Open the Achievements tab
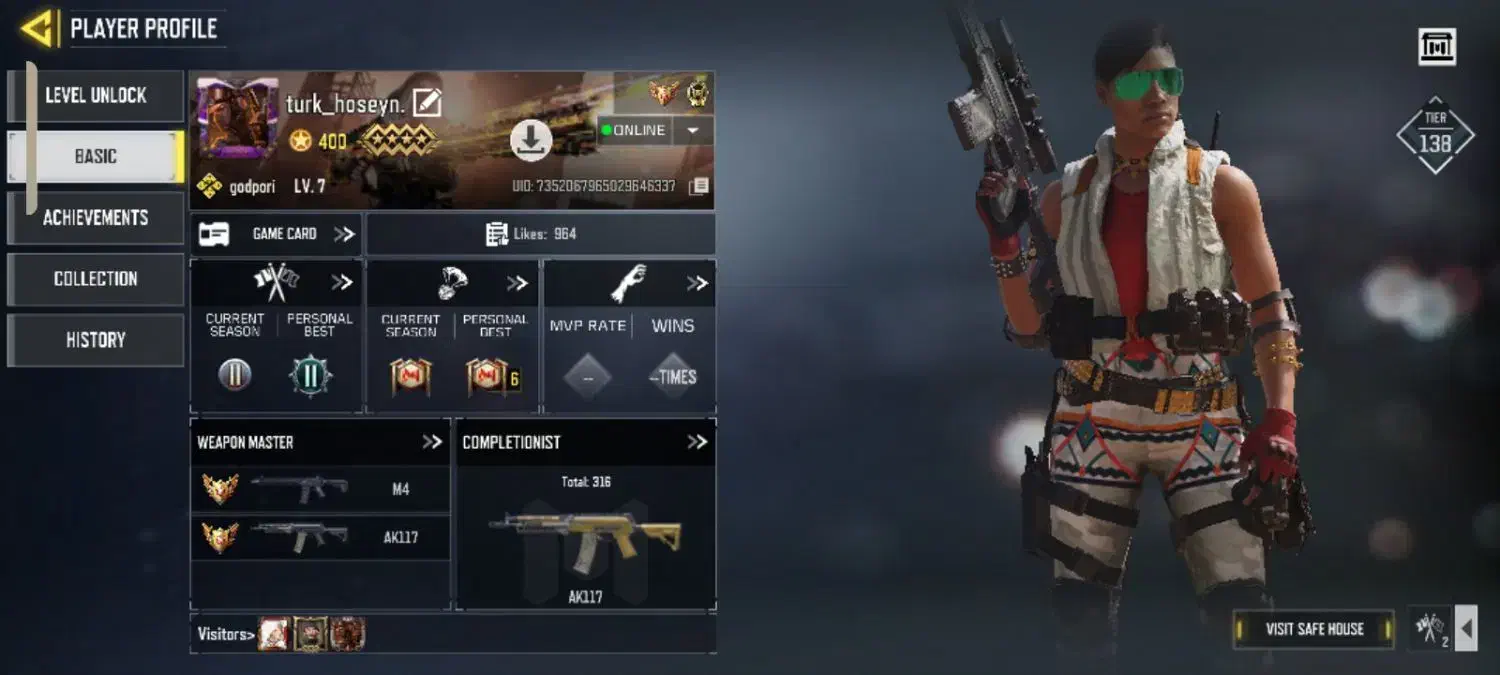 [95, 218]
